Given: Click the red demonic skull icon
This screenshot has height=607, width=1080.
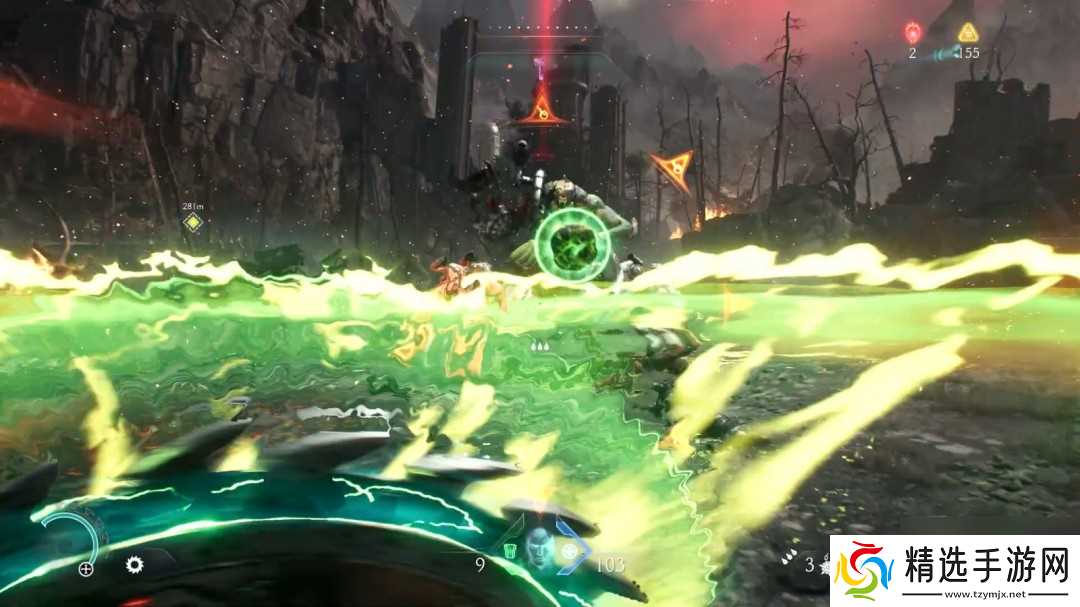Looking at the screenshot, I should [x=912, y=32].
